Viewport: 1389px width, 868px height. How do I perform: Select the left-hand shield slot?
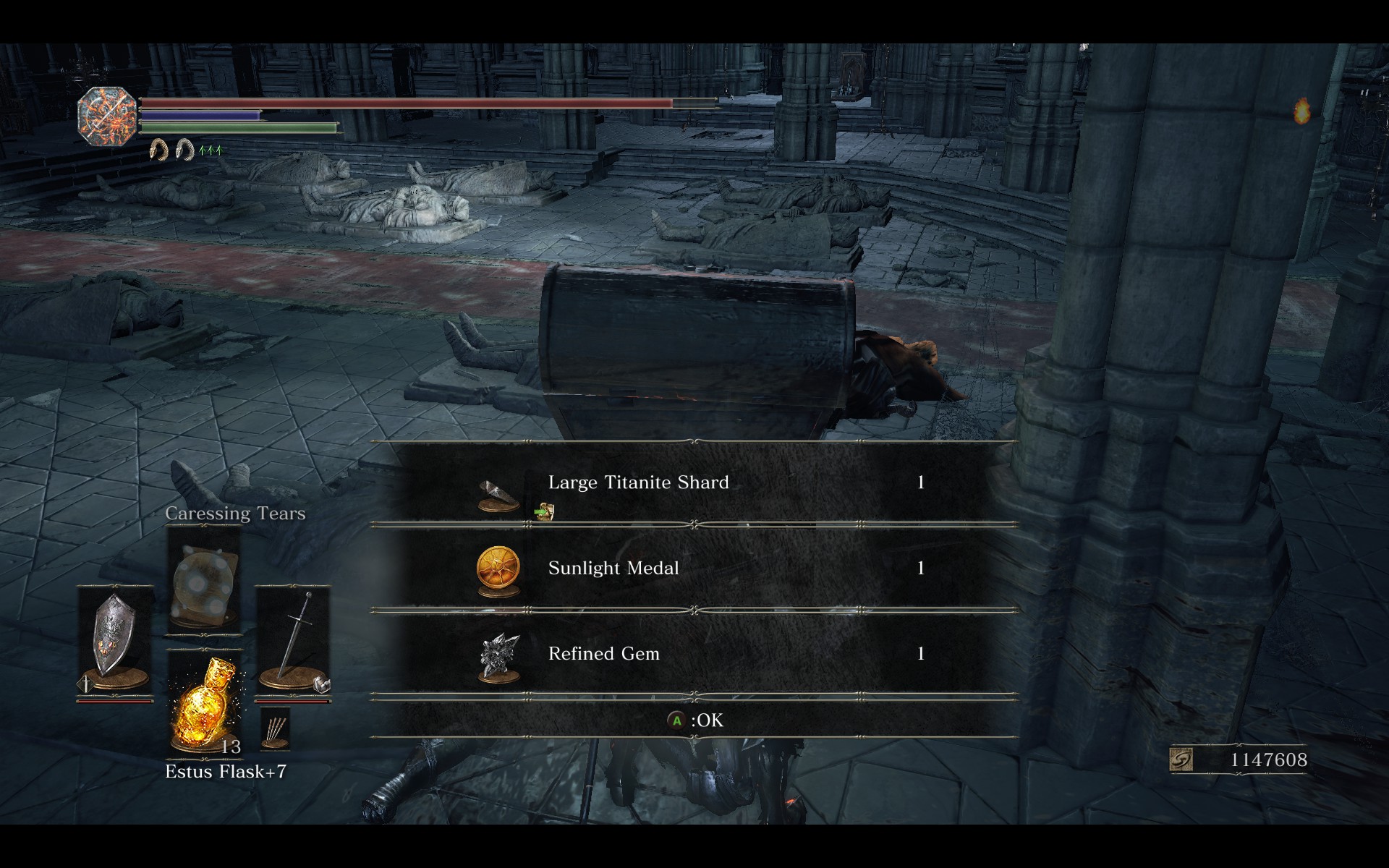pos(114,640)
